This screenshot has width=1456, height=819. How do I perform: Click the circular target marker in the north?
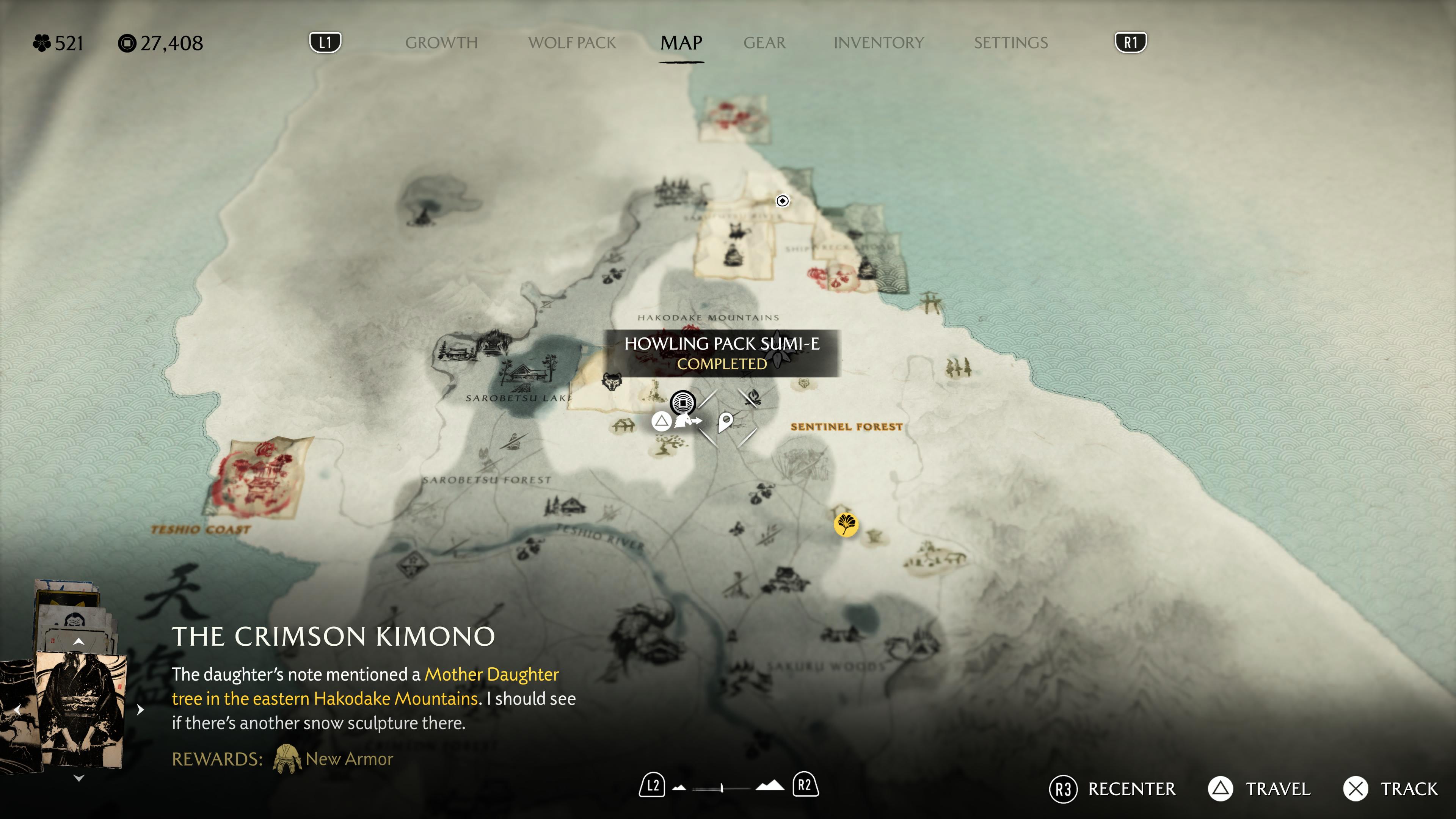point(782,201)
